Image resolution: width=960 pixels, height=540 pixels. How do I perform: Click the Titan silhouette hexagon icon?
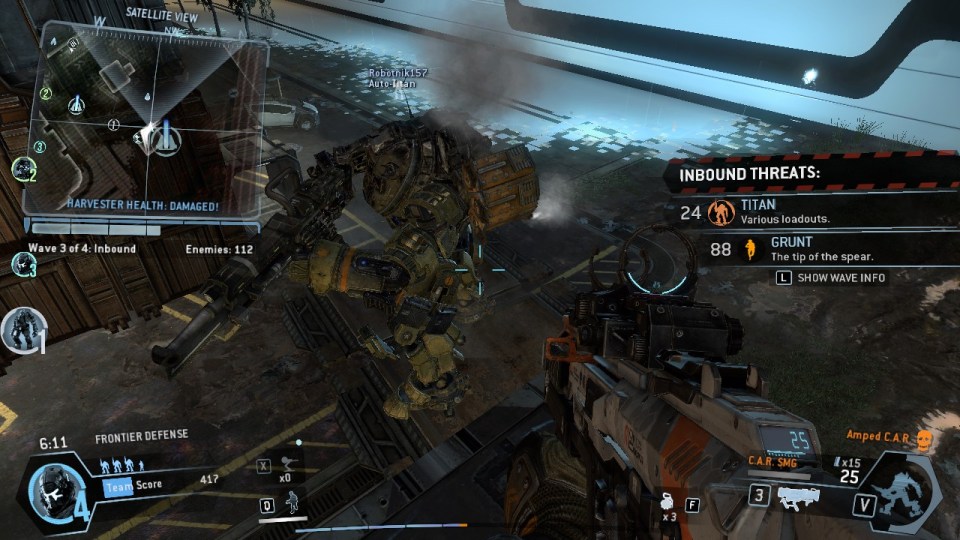906,492
